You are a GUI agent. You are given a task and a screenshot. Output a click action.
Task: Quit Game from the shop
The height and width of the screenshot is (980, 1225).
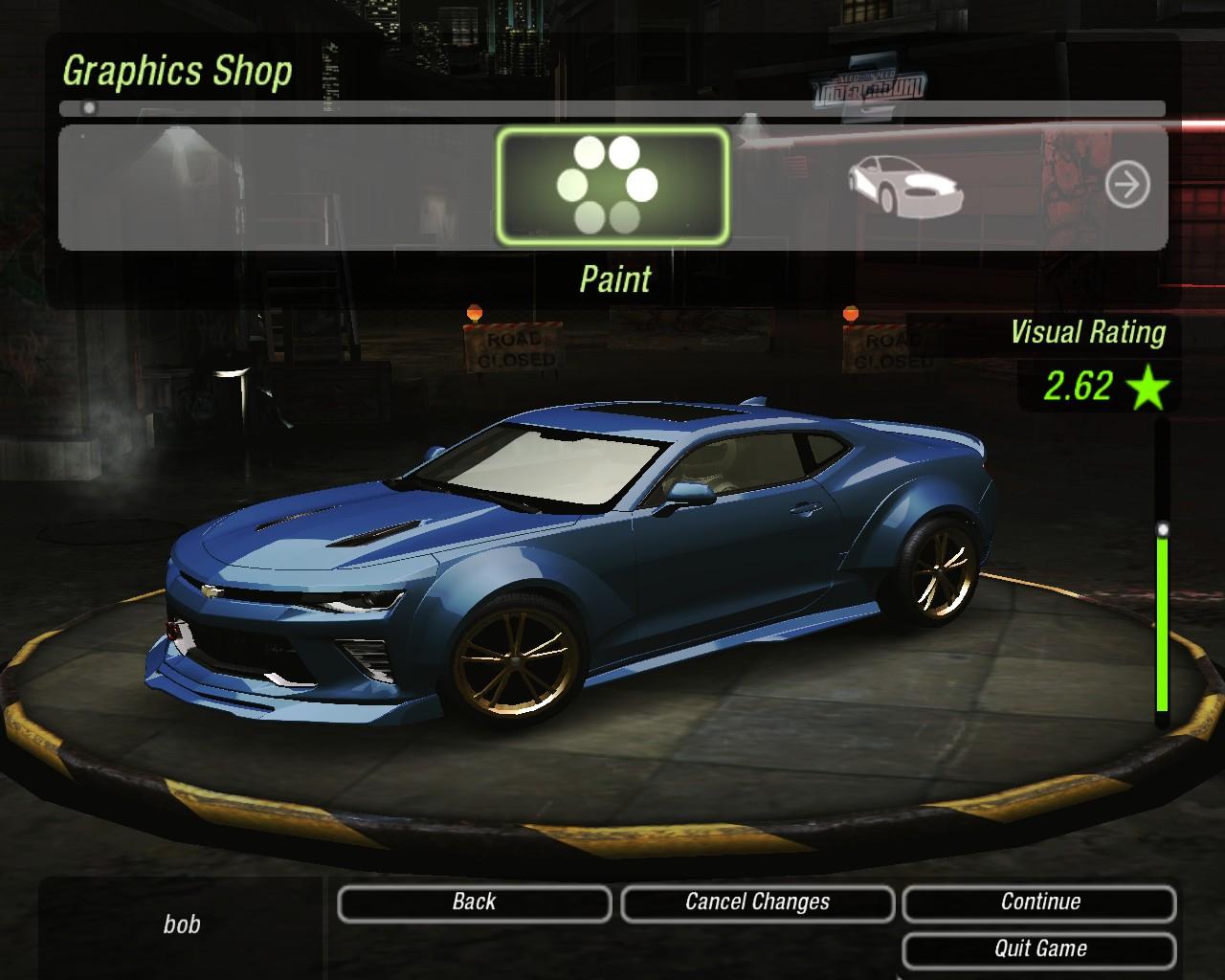pyautogui.click(x=1039, y=949)
